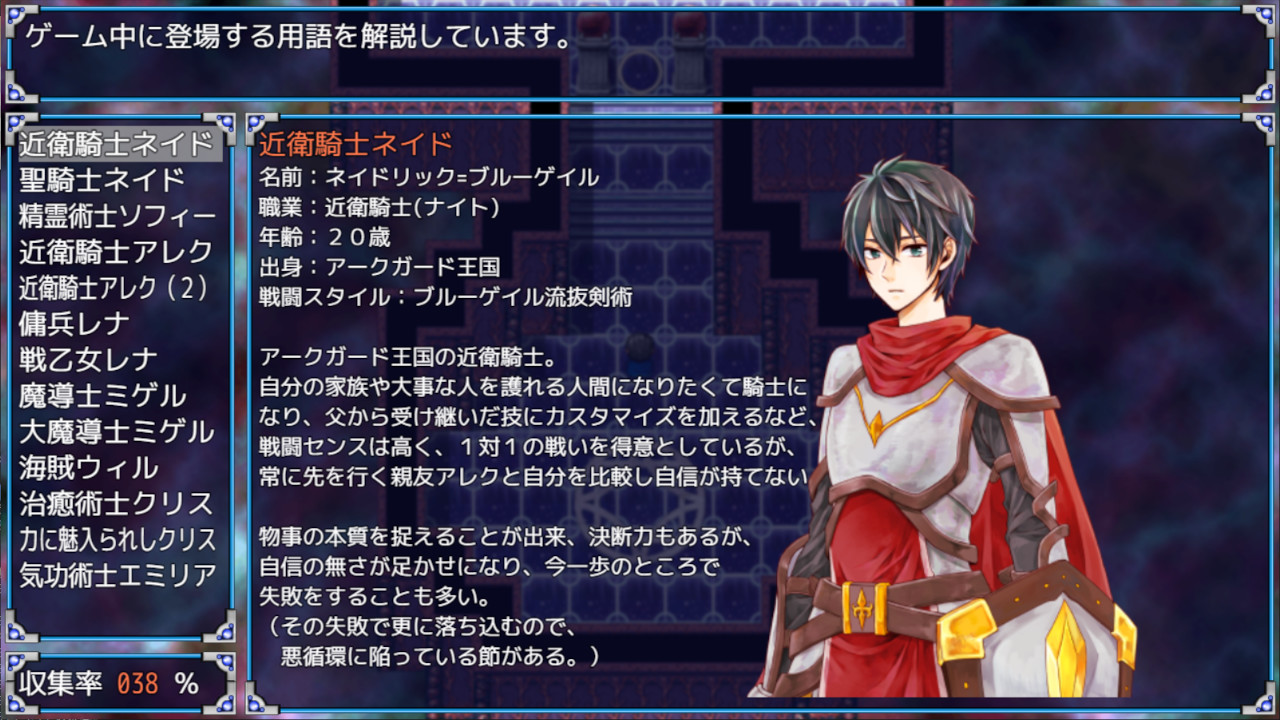
Task: Open the 聖騎士ネイド entry
Action: 100,178
